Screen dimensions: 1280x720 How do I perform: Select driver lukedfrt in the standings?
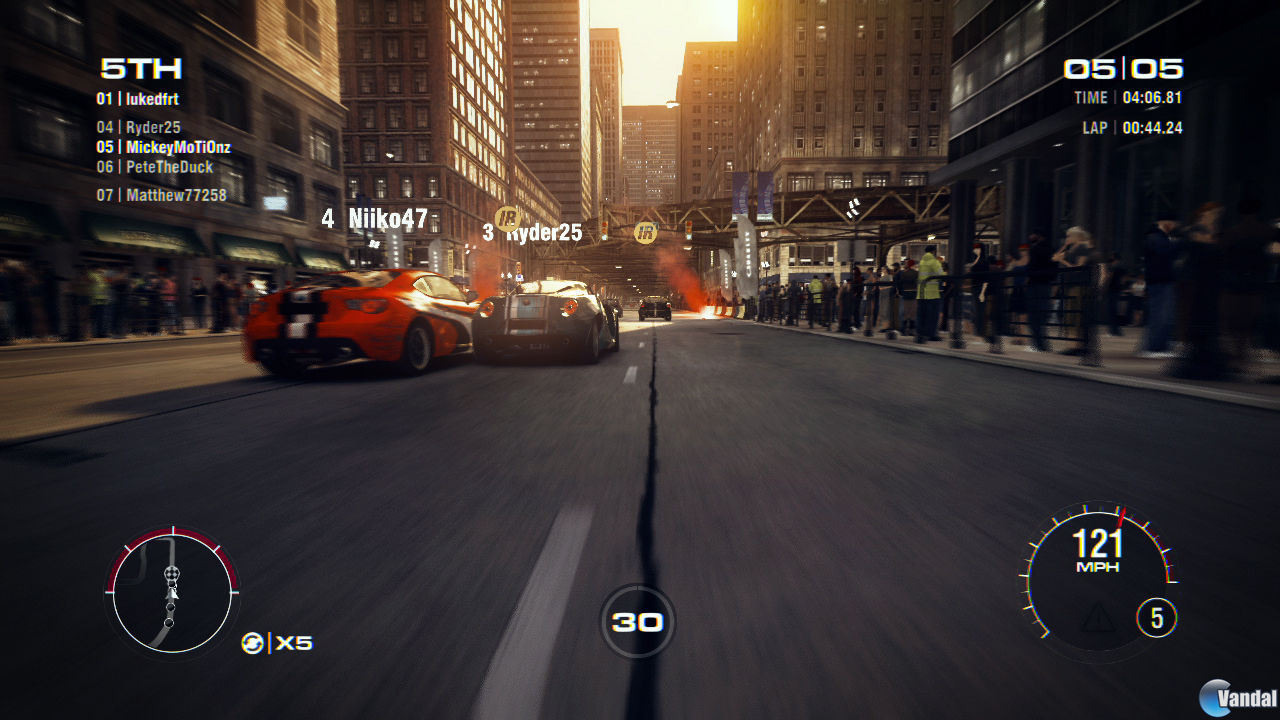[137, 99]
